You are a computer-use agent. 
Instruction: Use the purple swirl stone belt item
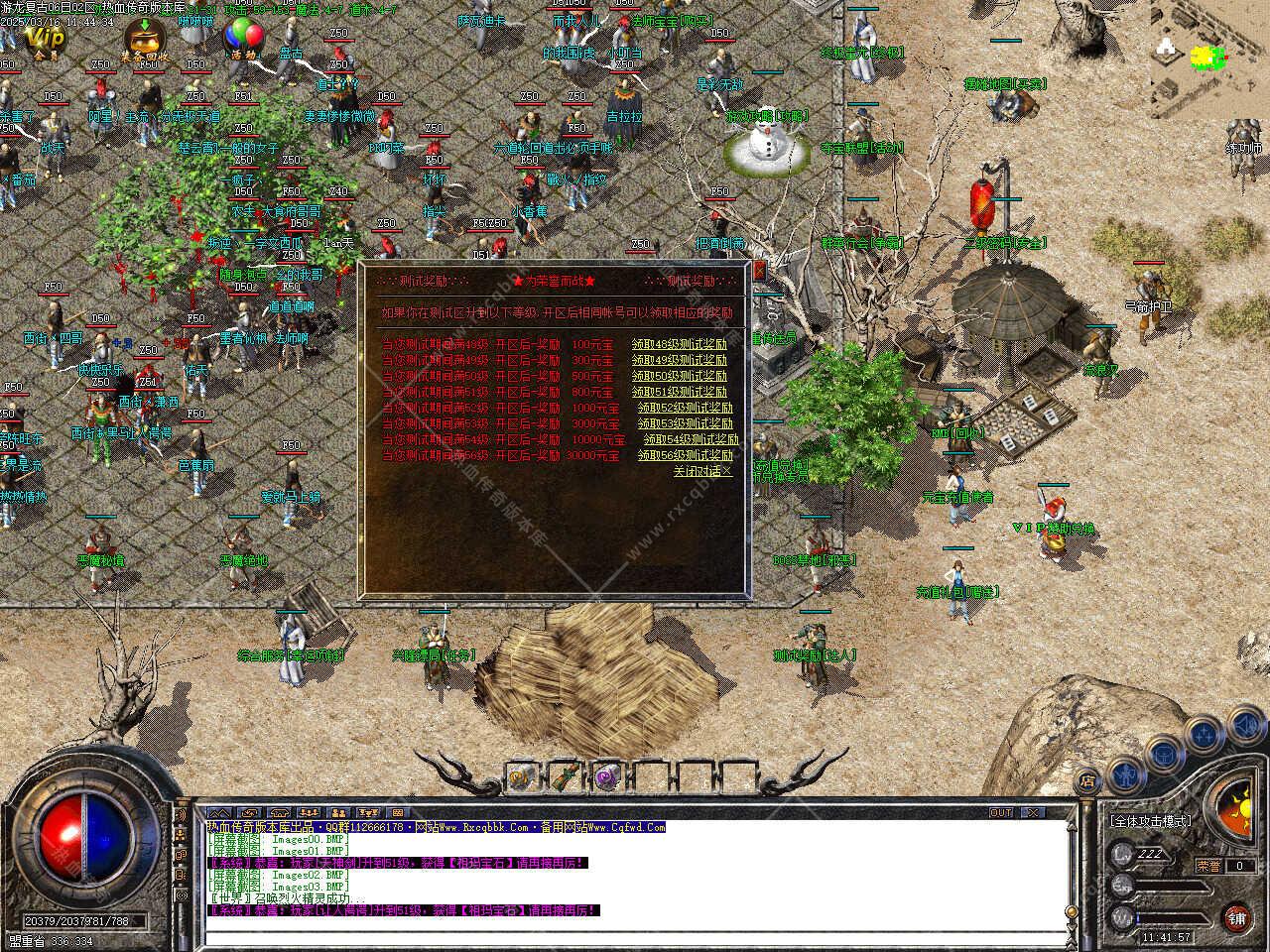(607, 776)
